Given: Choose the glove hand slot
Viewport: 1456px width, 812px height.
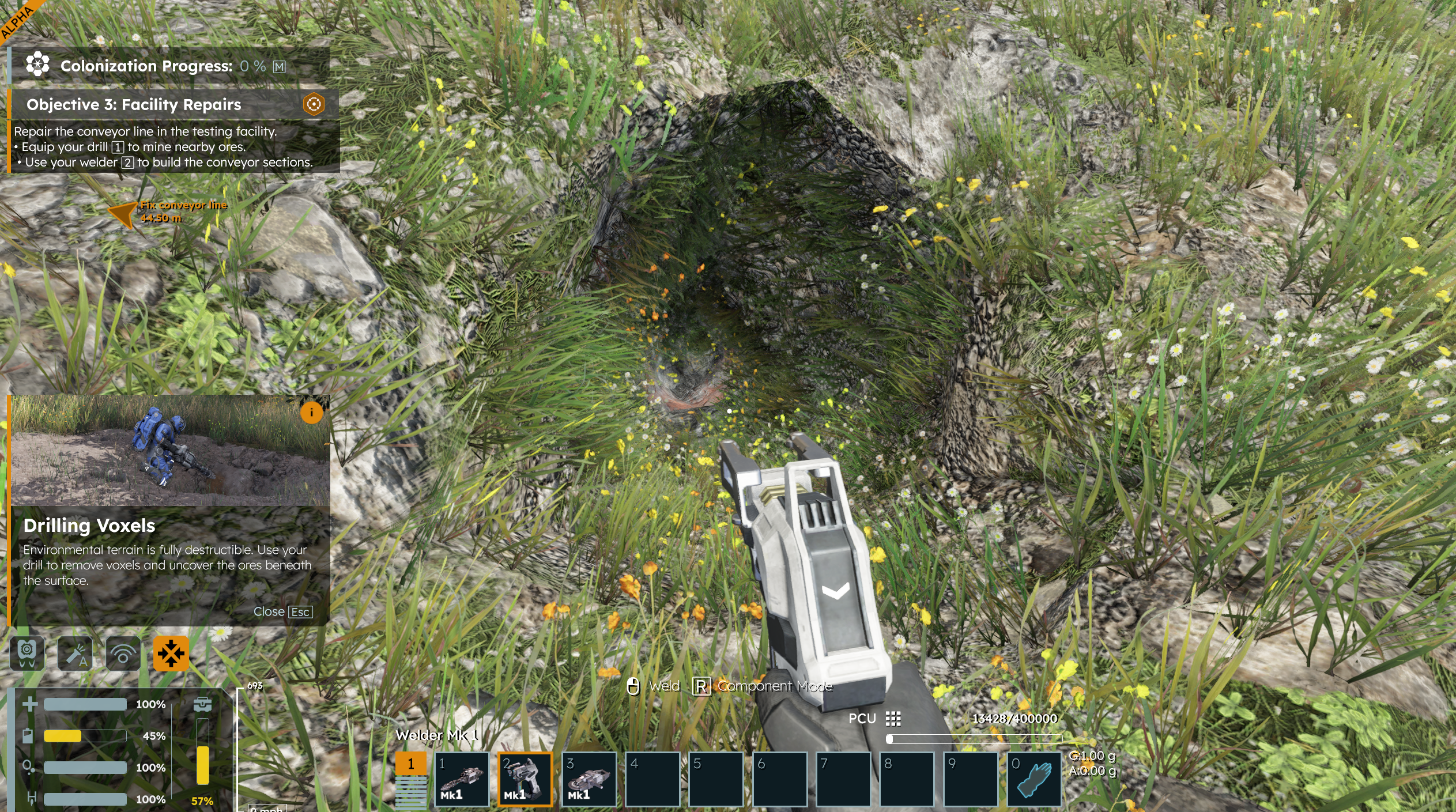Looking at the screenshot, I should click(x=1033, y=779).
